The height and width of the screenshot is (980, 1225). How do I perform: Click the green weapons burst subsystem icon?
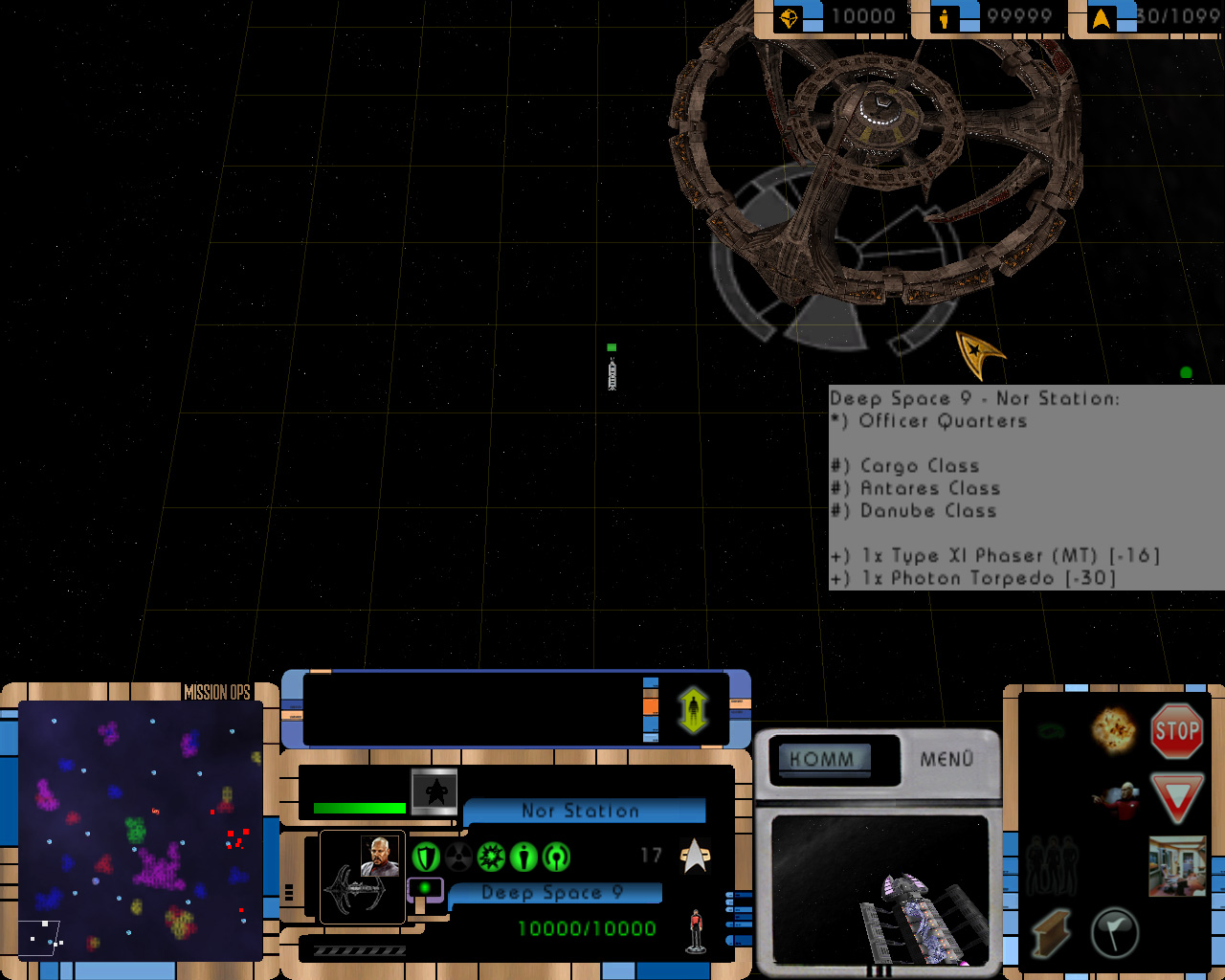(x=491, y=857)
